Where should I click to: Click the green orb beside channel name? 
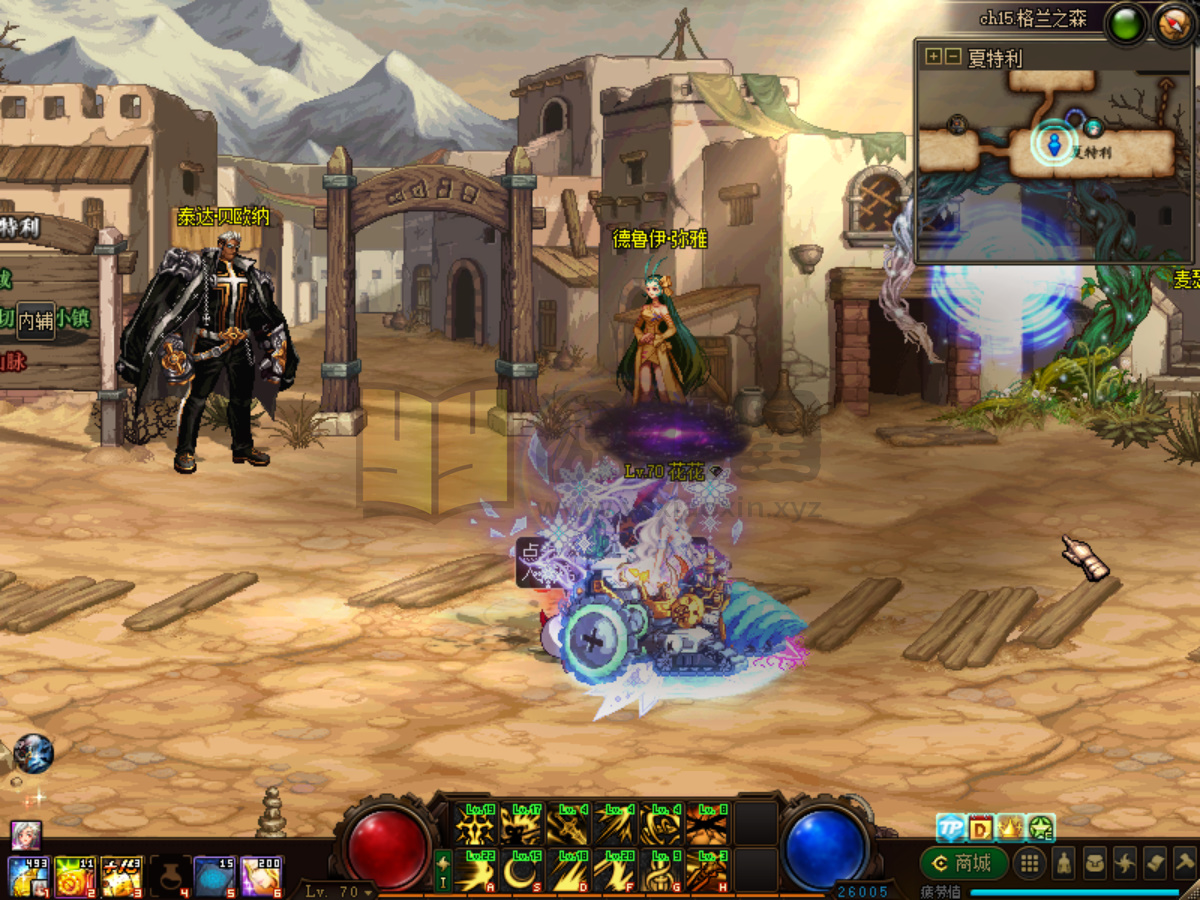[1126, 24]
